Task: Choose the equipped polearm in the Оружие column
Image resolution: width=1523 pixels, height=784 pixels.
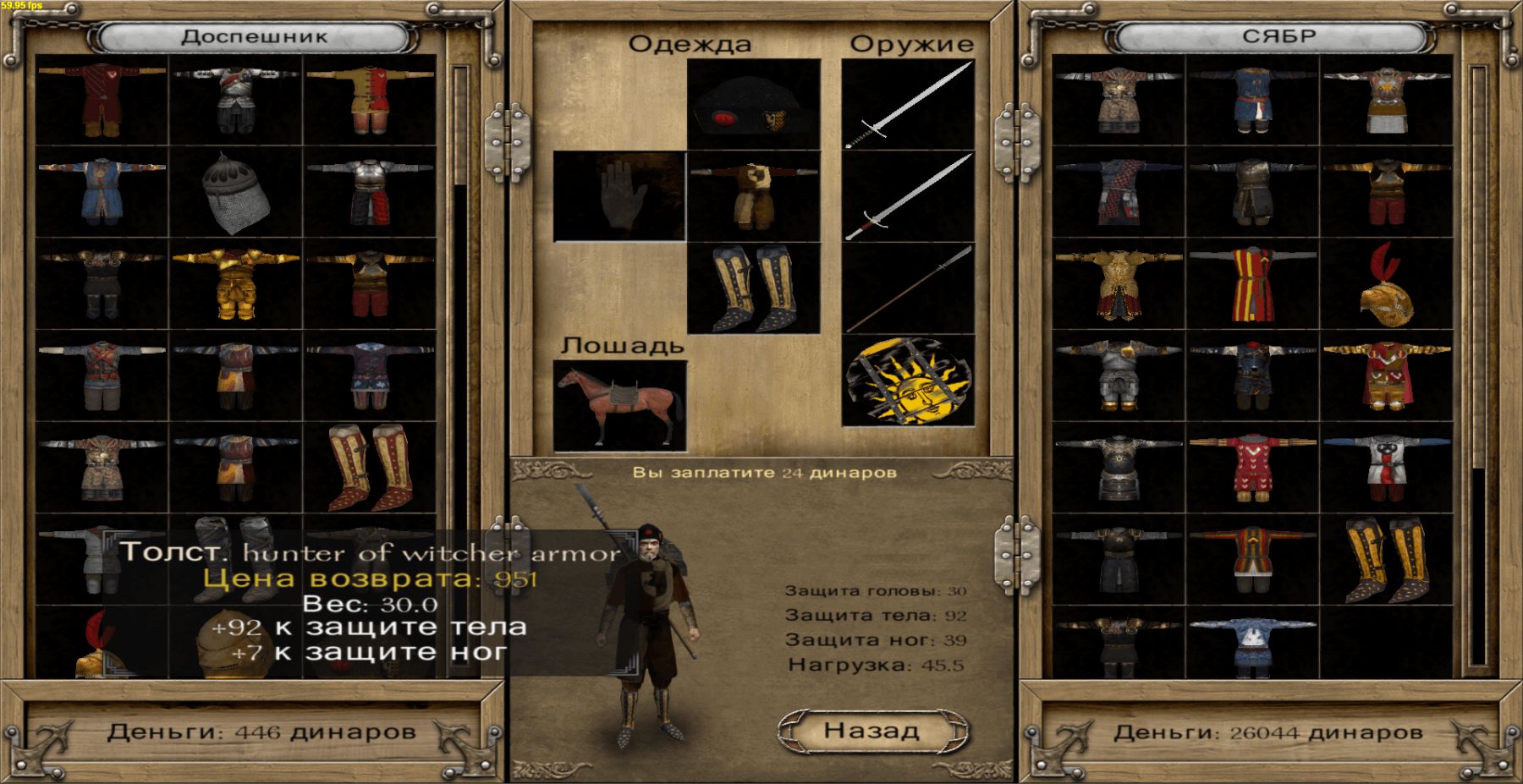Action: [909, 288]
